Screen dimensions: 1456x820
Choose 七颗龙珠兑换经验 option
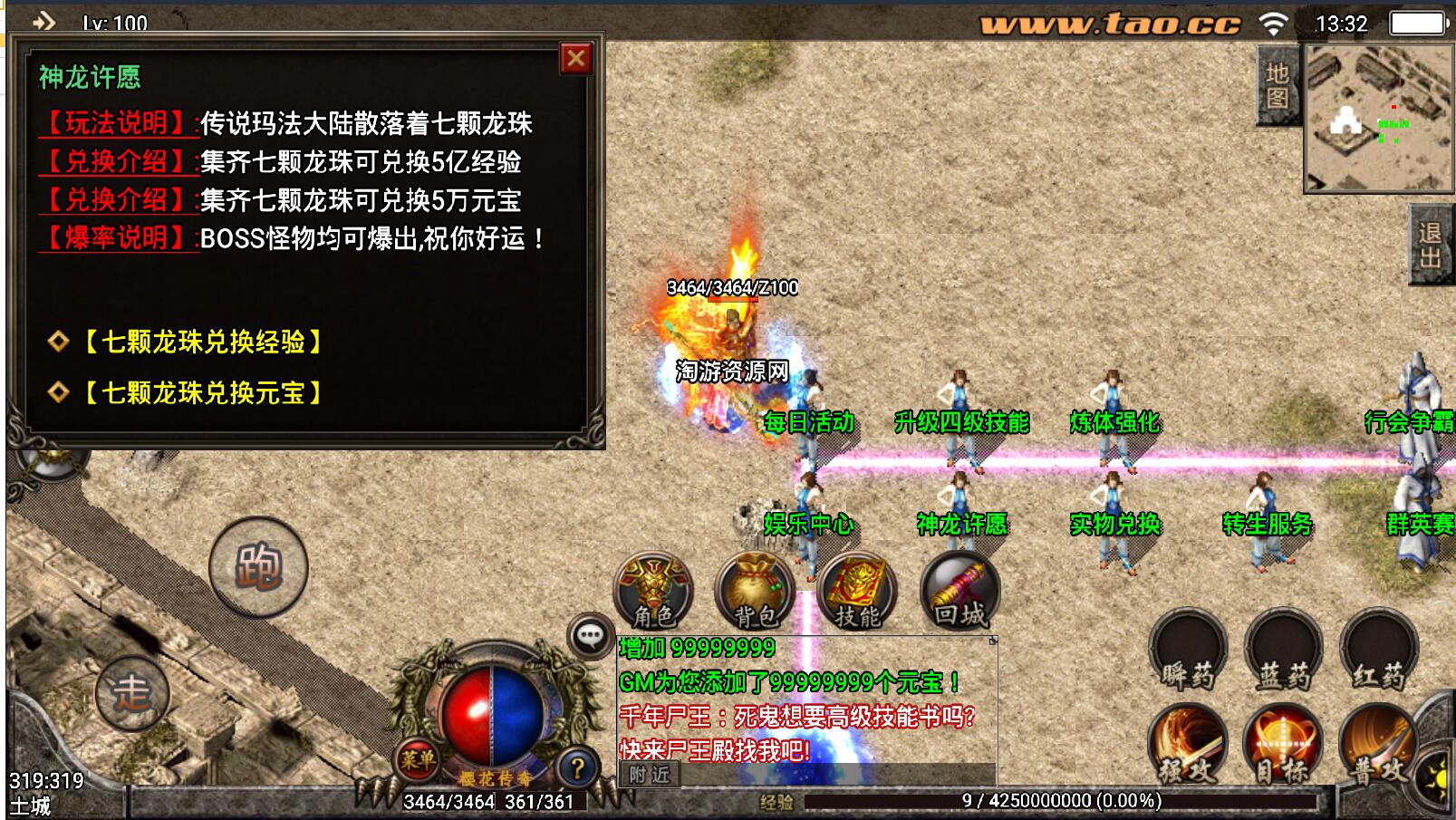(202, 342)
